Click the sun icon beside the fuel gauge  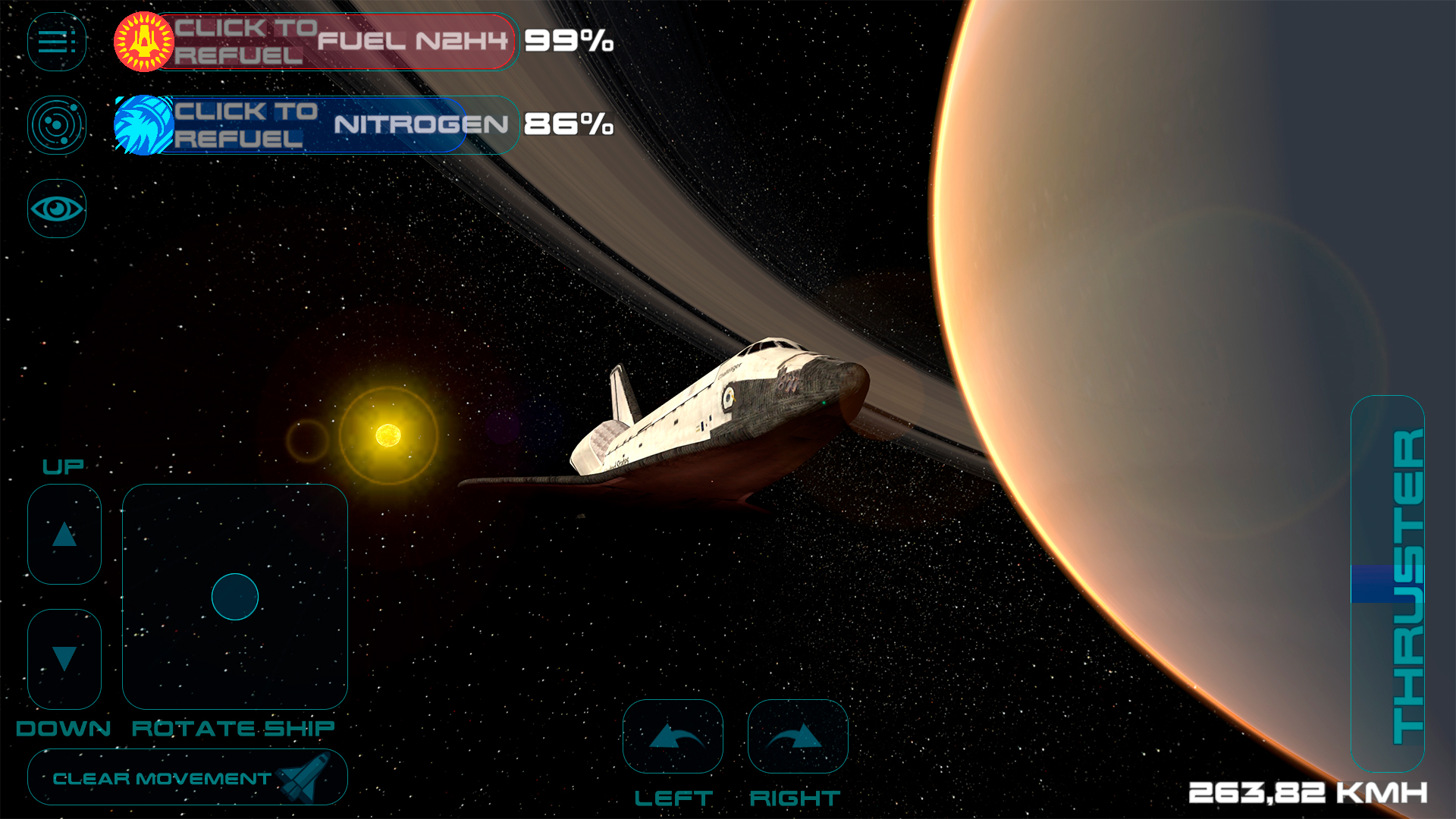[x=143, y=42]
